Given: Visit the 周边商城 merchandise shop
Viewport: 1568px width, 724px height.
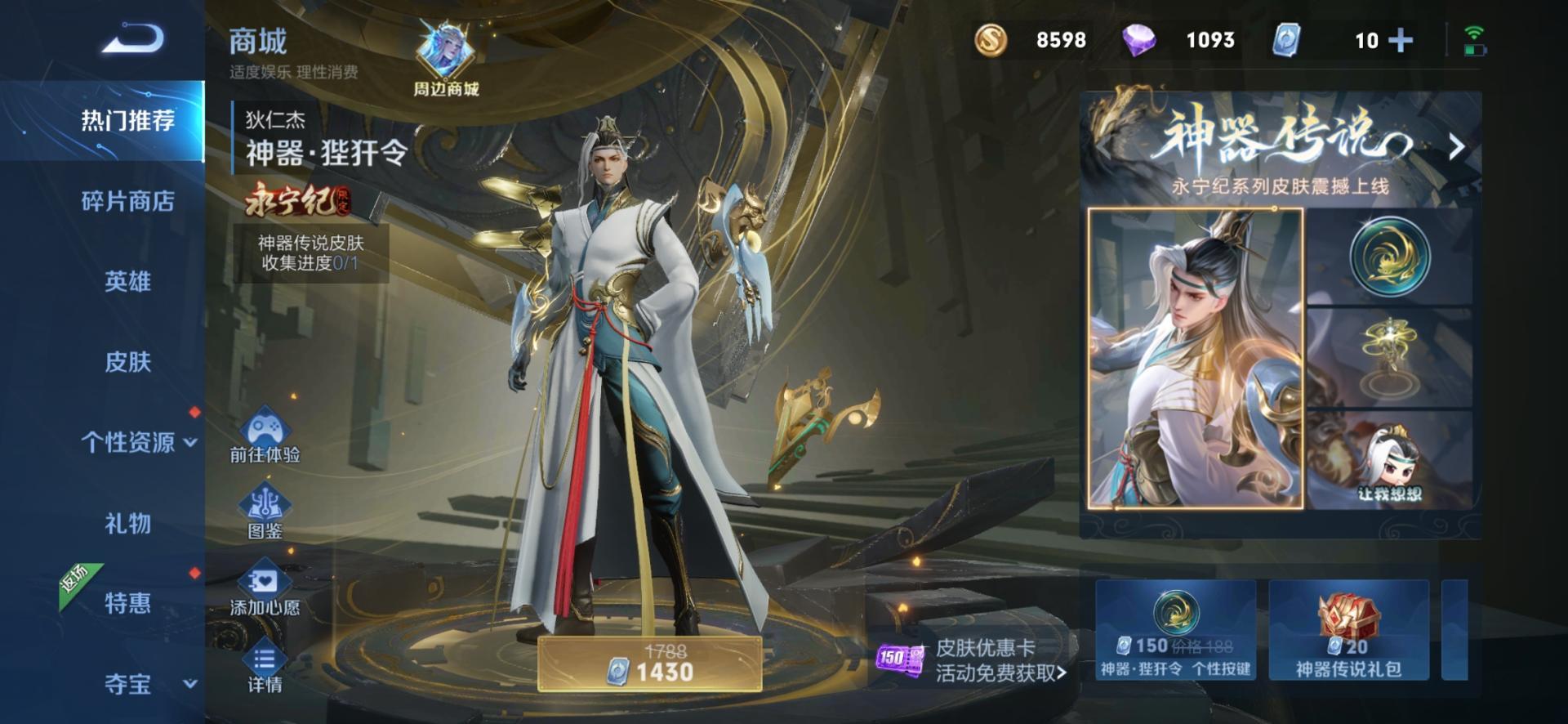Looking at the screenshot, I should pos(445,60).
